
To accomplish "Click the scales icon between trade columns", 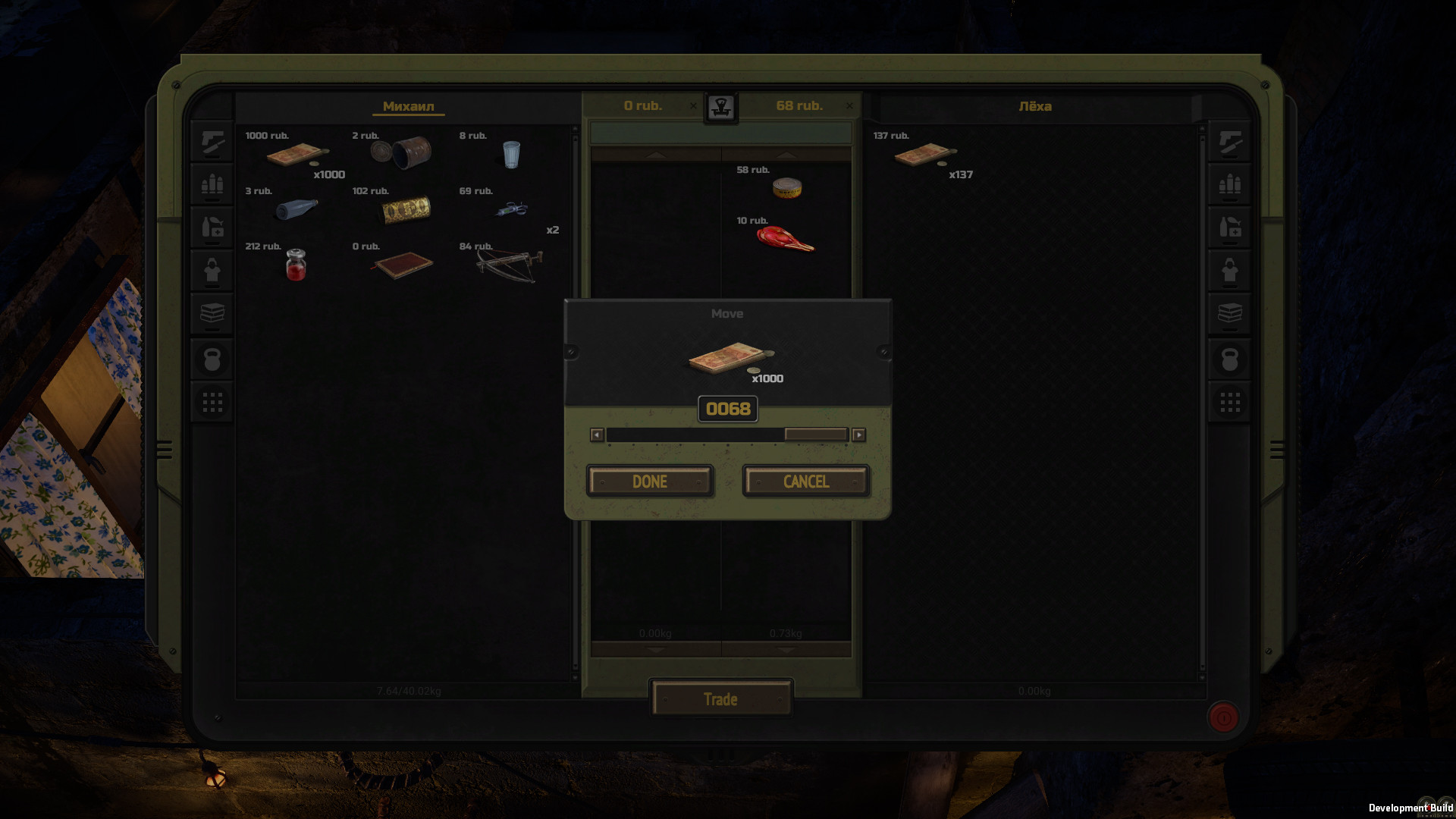I will (x=721, y=106).
